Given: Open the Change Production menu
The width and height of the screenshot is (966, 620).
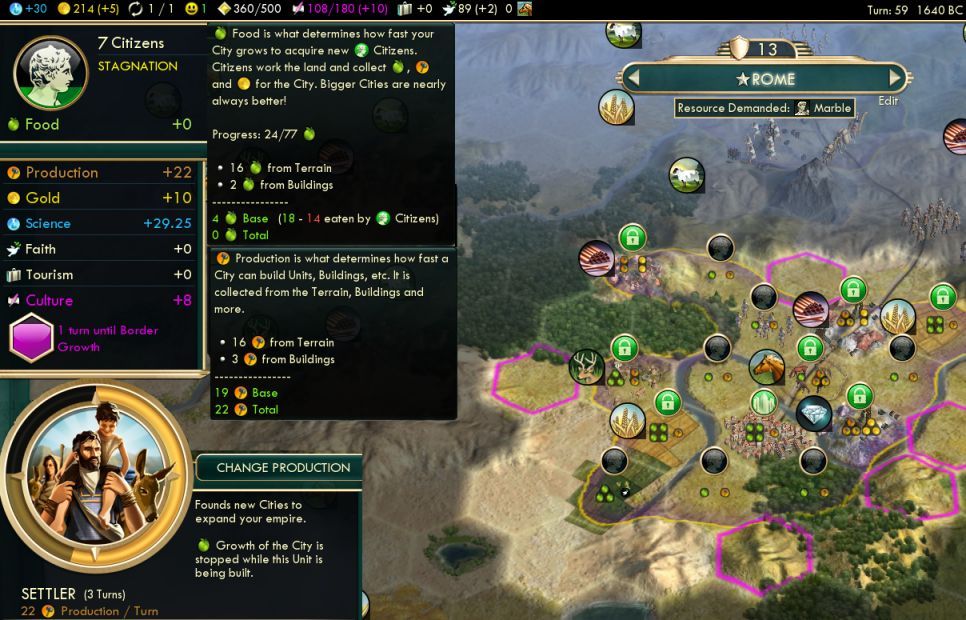Looking at the screenshot, I should click(x=283, y=467).
